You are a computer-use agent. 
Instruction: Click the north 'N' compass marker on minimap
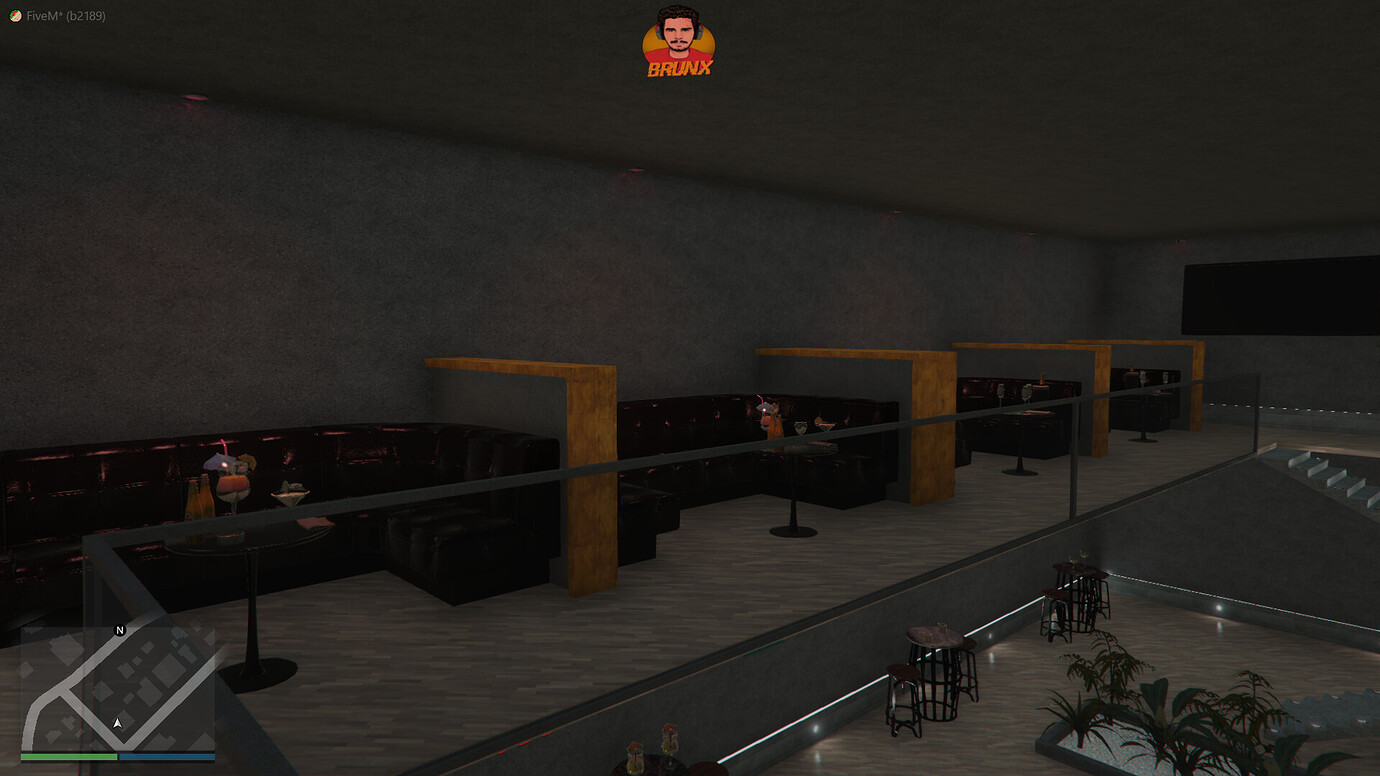[x=119, y=630]
